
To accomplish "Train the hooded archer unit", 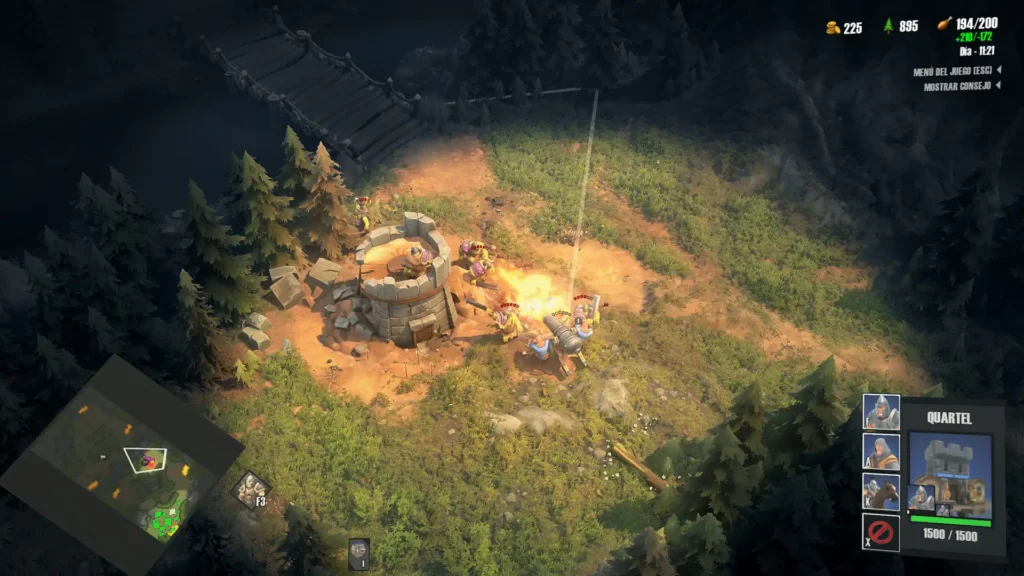I will pyautogui.click(x=881, y=451).
